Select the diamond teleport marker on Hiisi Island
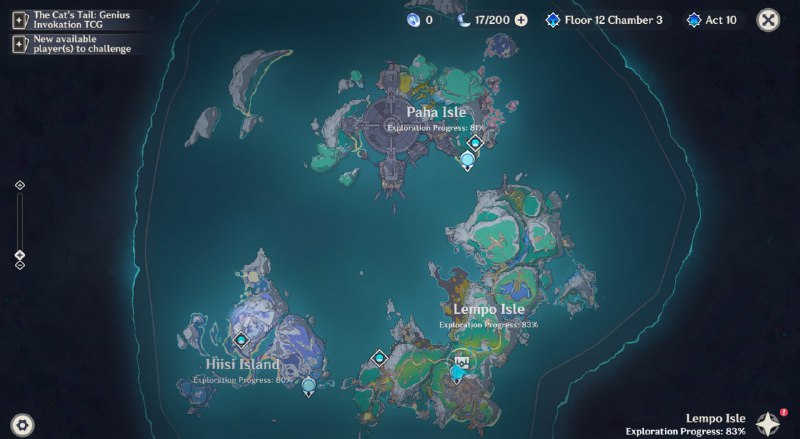 coord(240,340)
